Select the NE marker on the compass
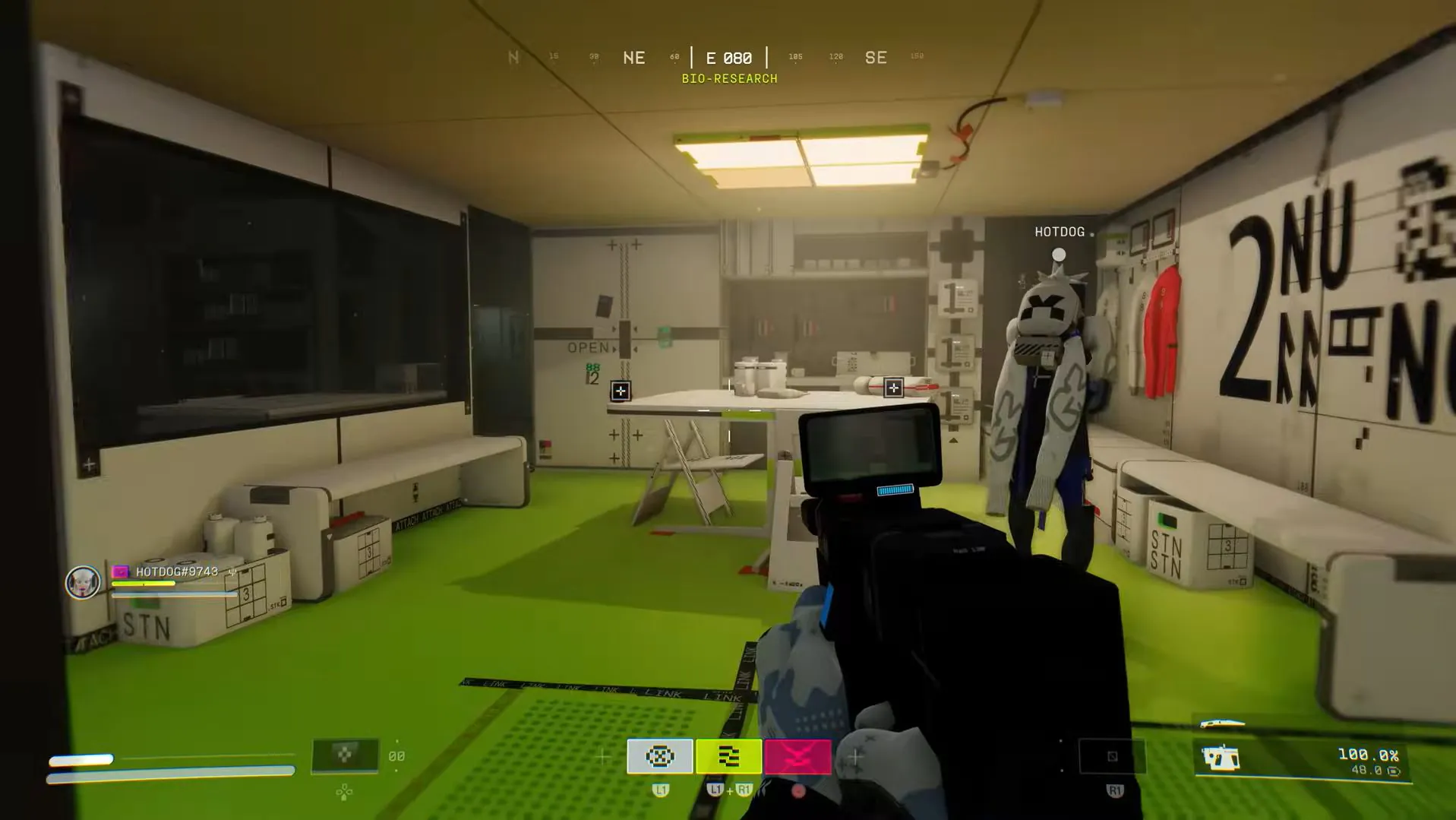Viewport: 1456px width, 820px height. (x=634, y=57)
